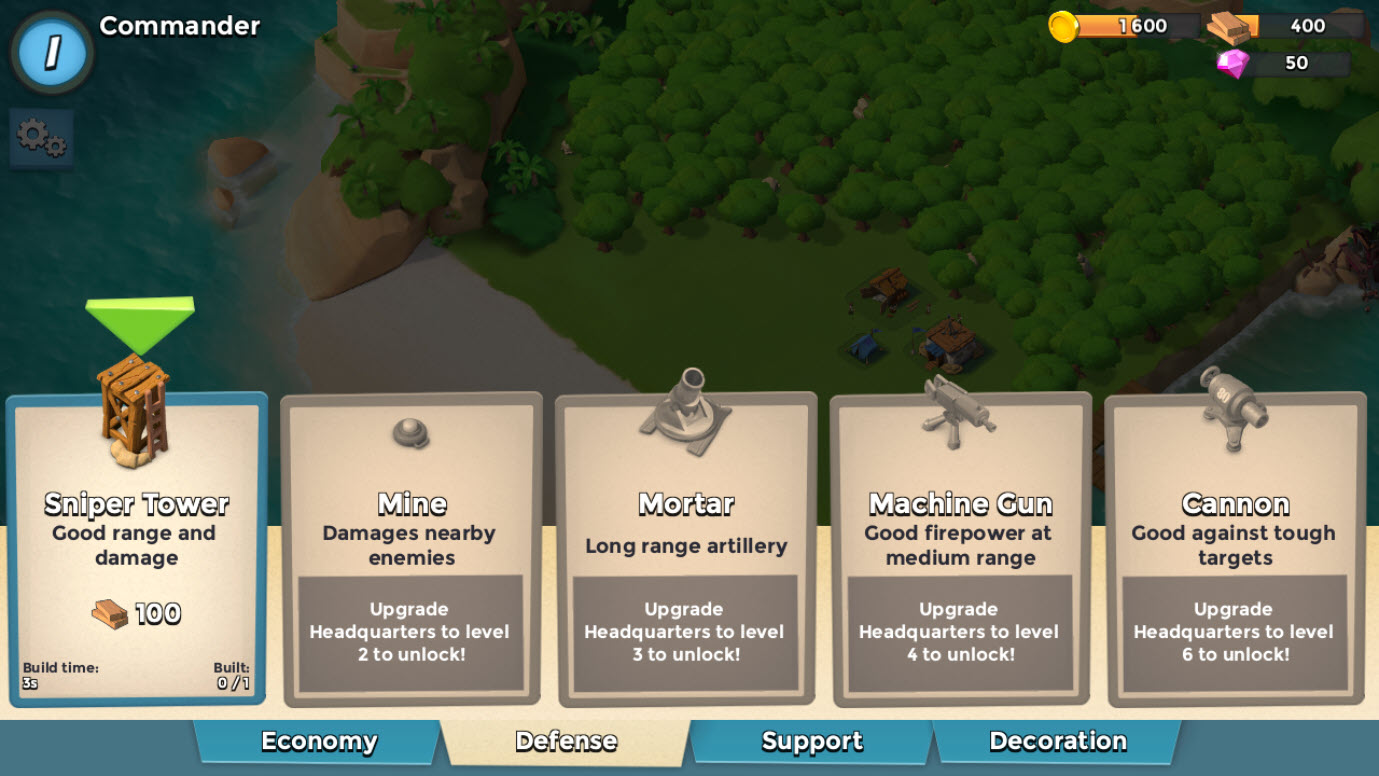Show the Support tab
Image resolution: width=1379 pixels, height=776 pixels.
[x=811, y=742]
